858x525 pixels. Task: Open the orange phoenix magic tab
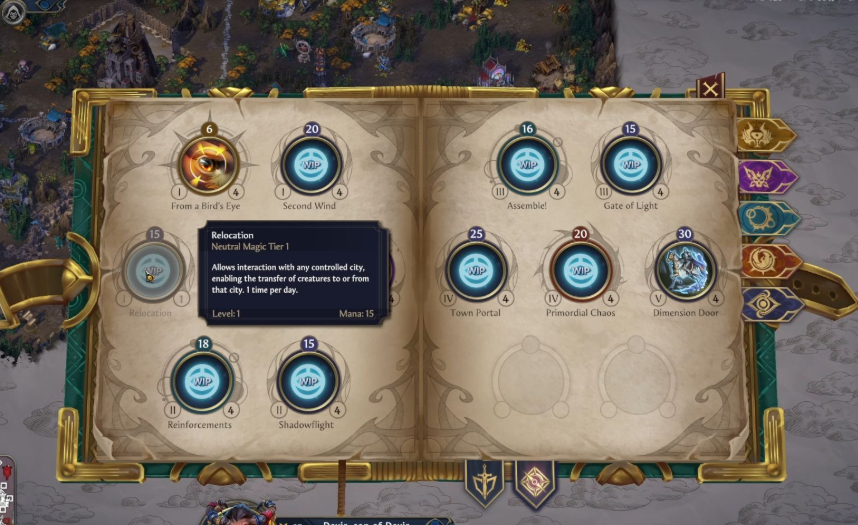pos(767,262)
